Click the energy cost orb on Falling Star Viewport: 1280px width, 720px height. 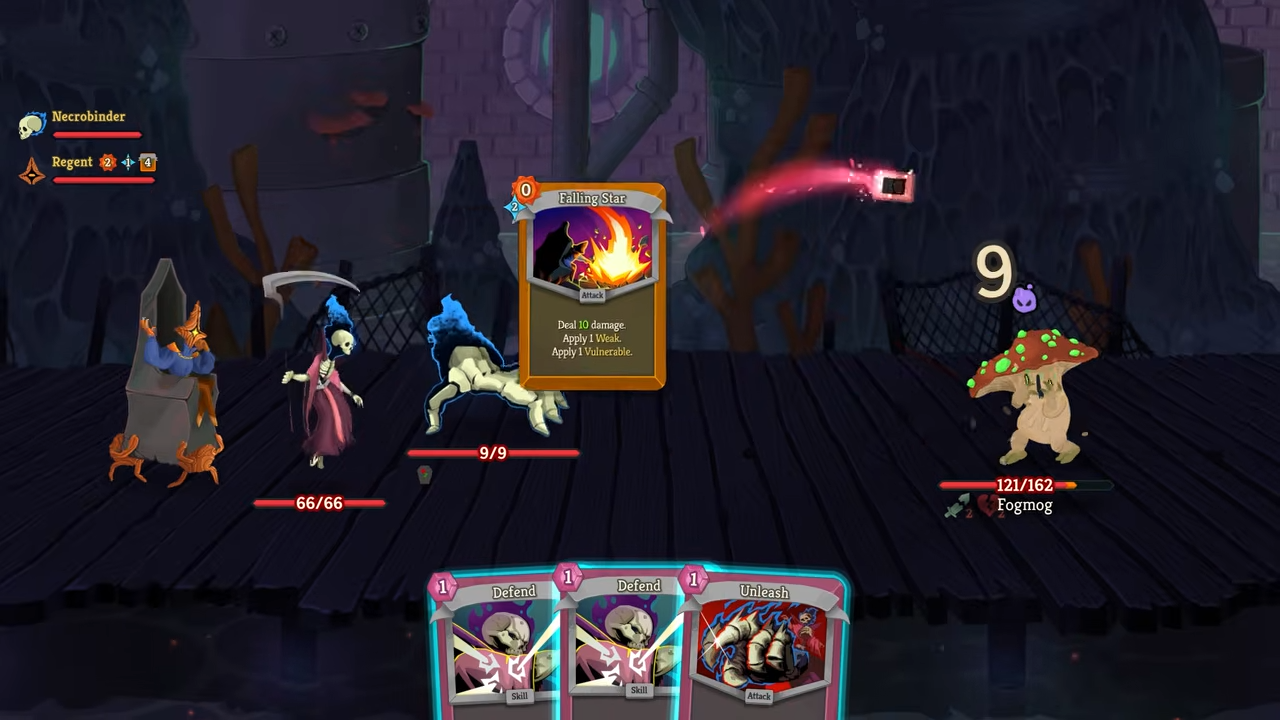[525, 190]
